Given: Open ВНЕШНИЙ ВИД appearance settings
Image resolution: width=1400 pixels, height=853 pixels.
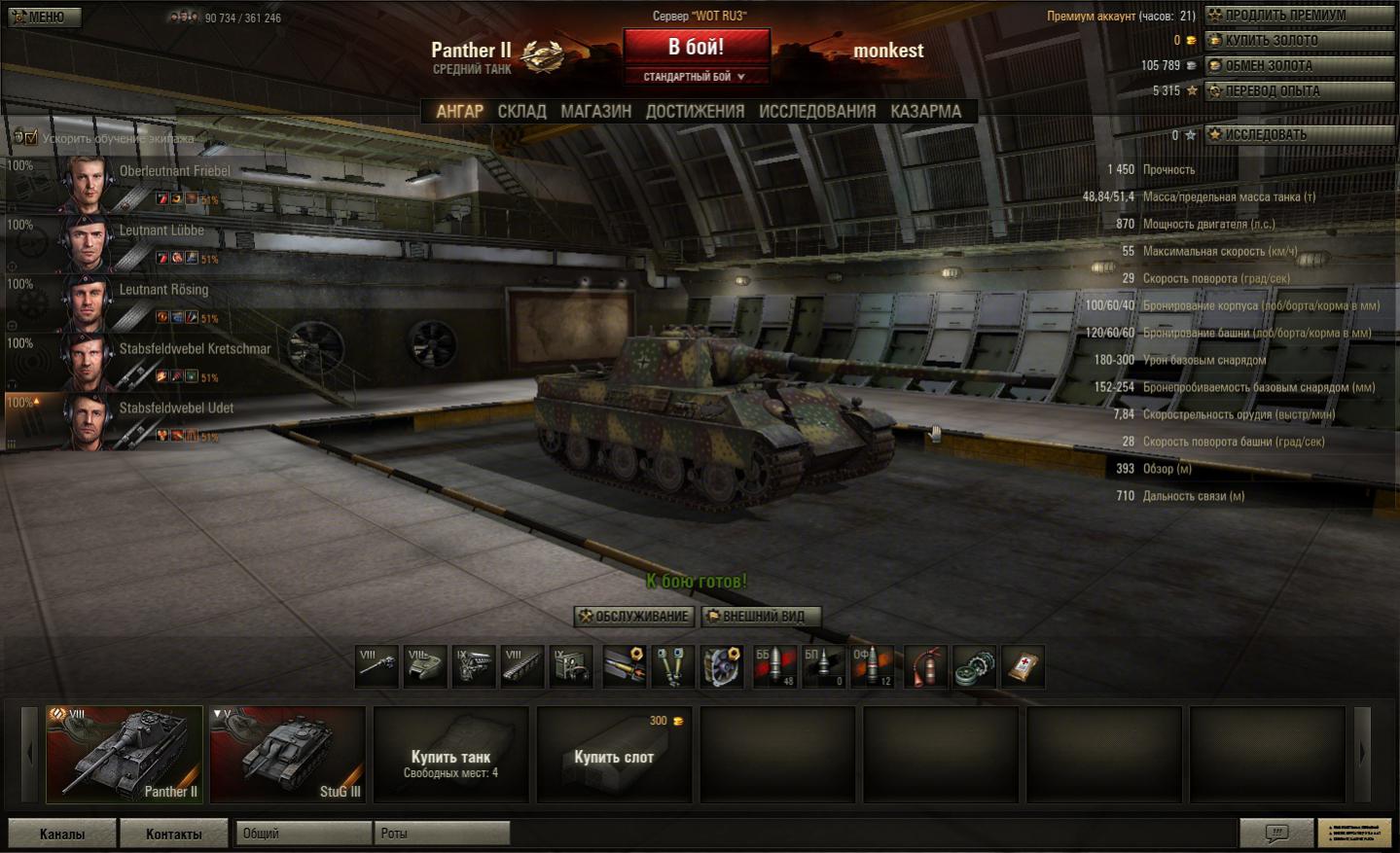Looking at the screenshot, I should pyautogui.click(x=761, y=617).
